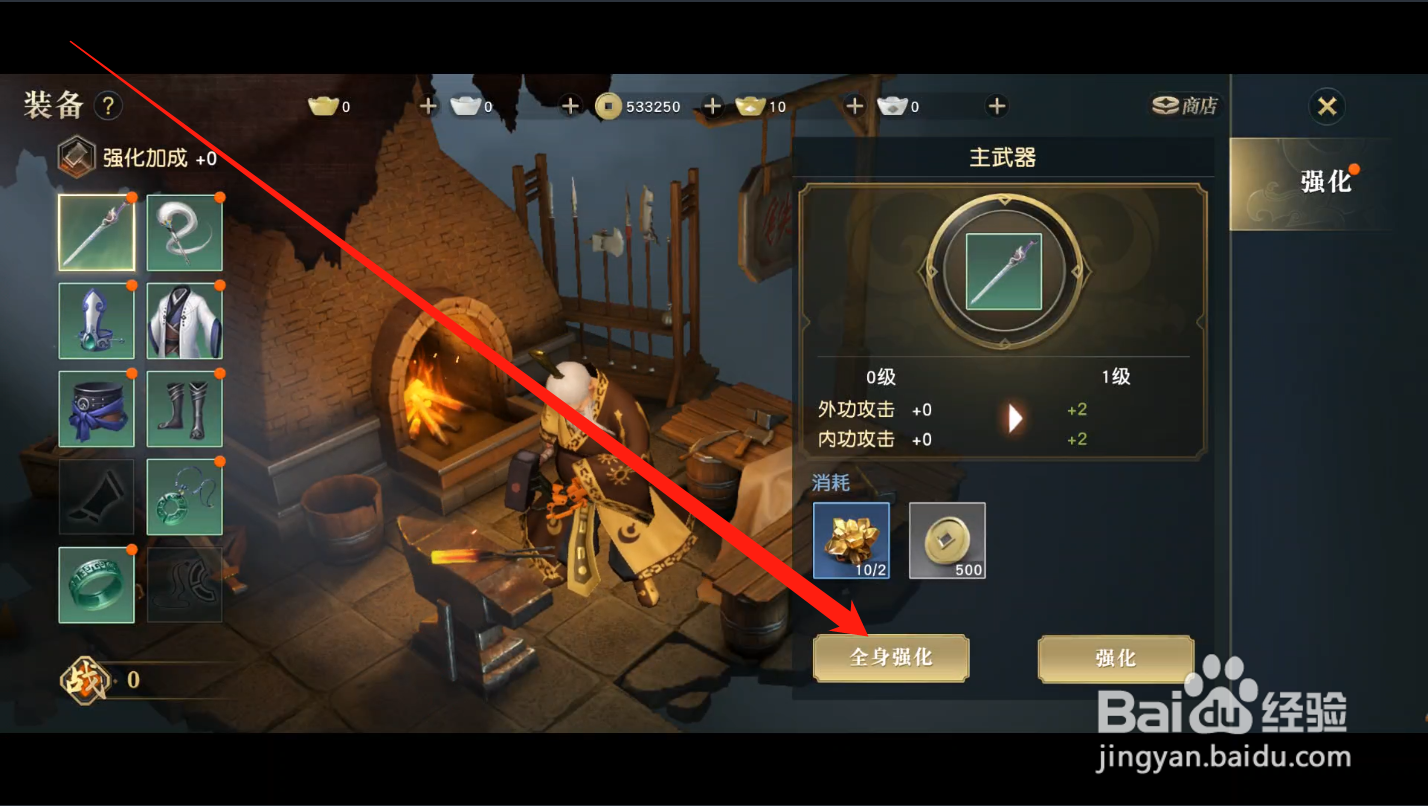Screen dimensions: 1428x806
Task: Click the plus beside the 533250 currency
Action: pyautogui.click(x=712, y=105)
